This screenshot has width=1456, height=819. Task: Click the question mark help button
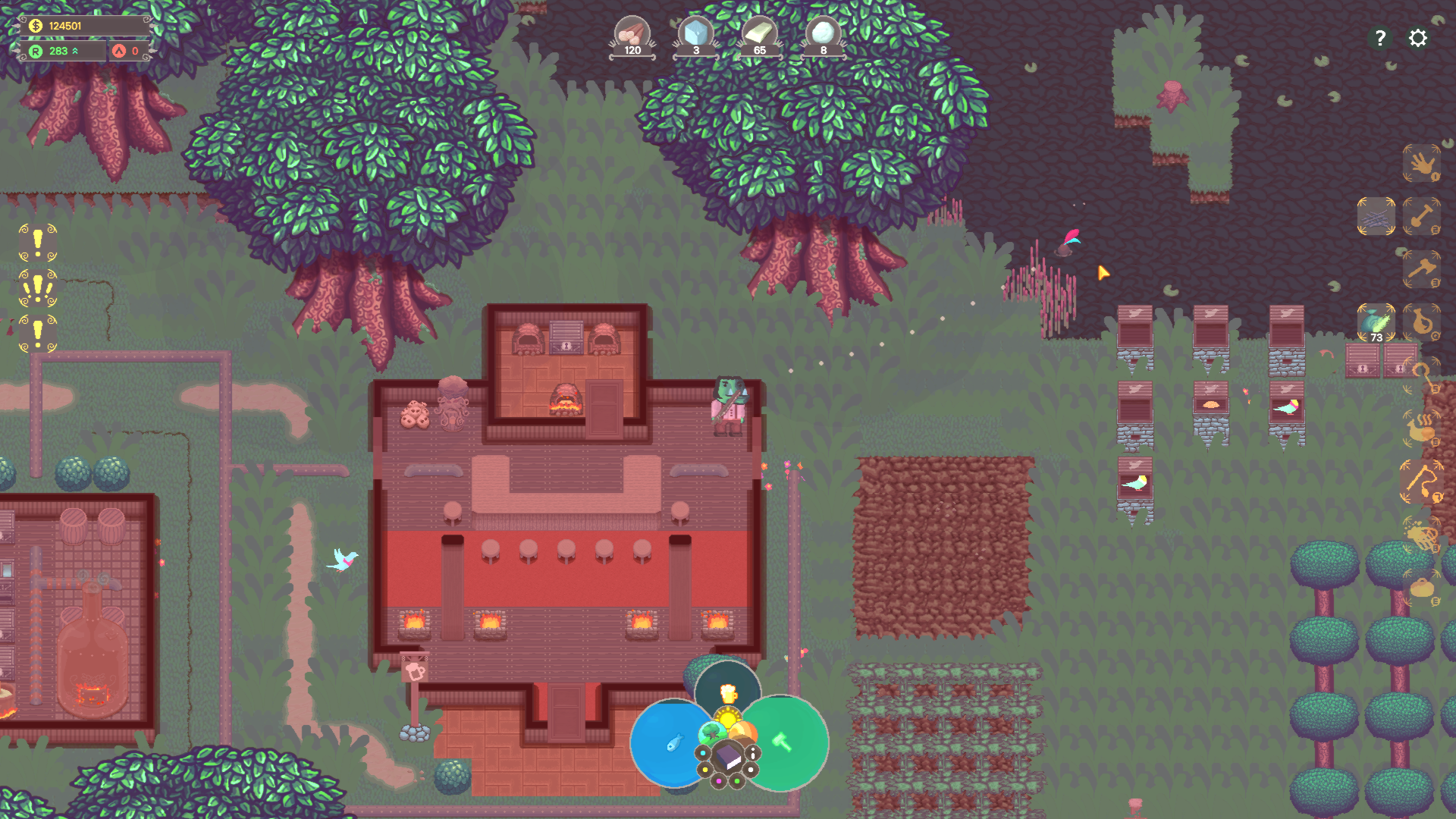tap(1380, 38)
